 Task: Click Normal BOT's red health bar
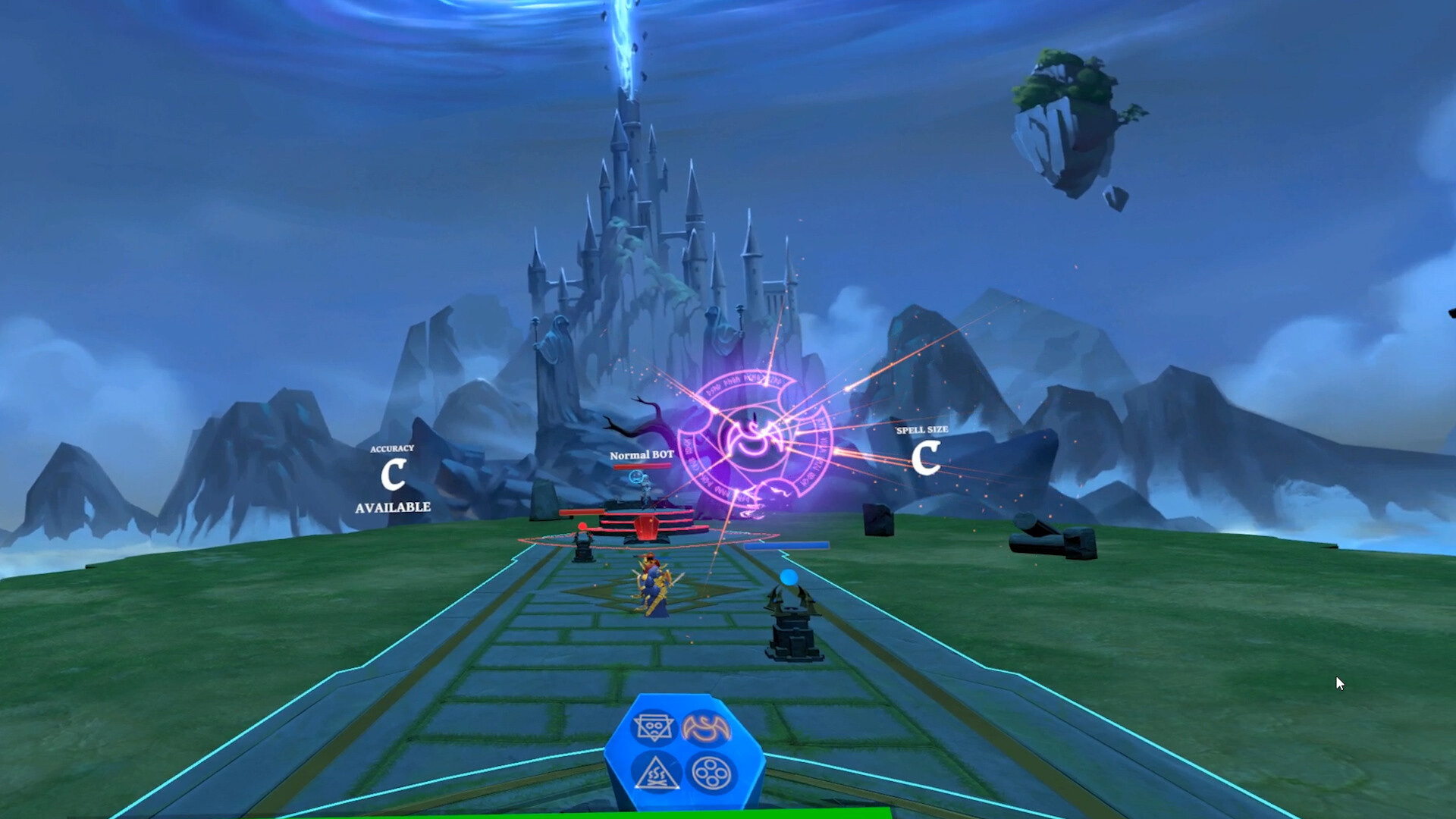click(x=642, y=467)
